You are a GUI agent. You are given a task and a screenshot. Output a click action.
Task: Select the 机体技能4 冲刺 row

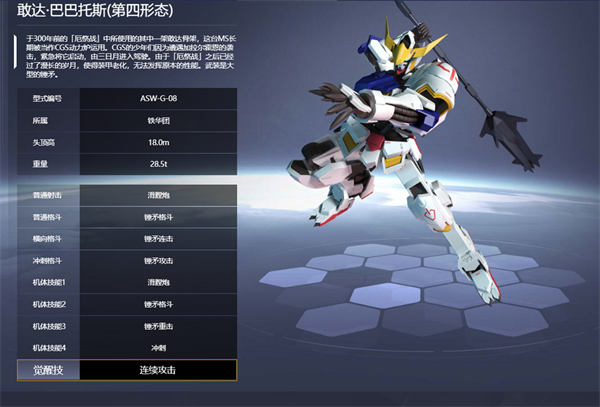click(x=127, y=347)
